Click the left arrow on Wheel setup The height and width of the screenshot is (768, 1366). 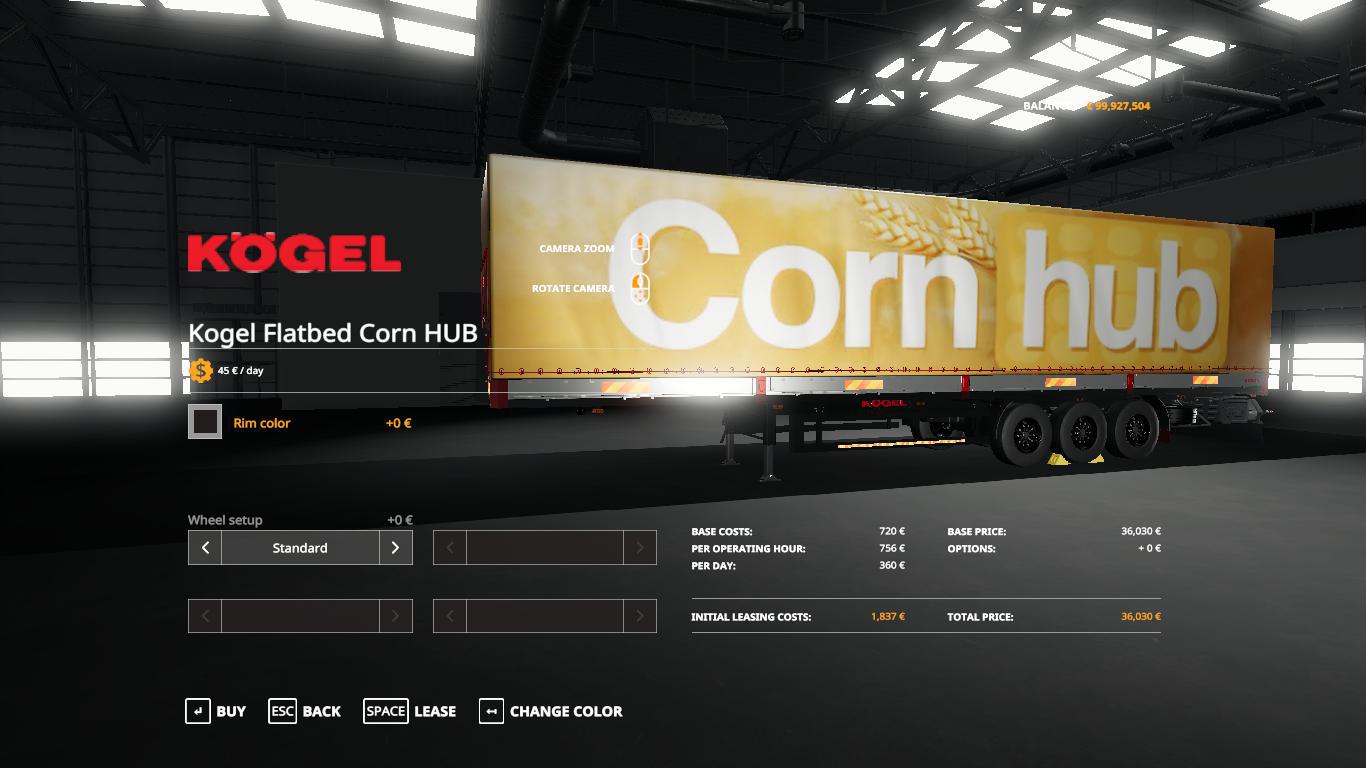pos(203,547)
